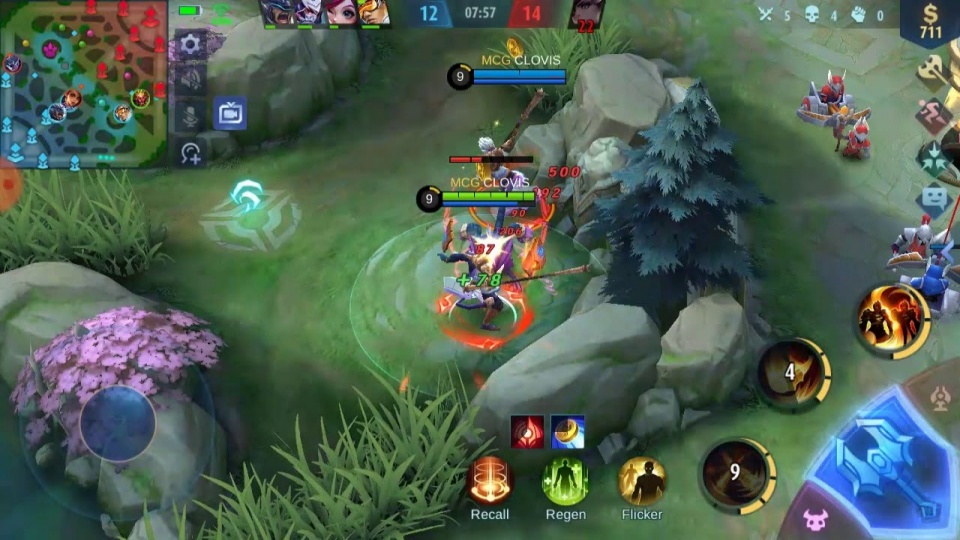Activate the fiery ultimate skill

click(x=891, y=319)
